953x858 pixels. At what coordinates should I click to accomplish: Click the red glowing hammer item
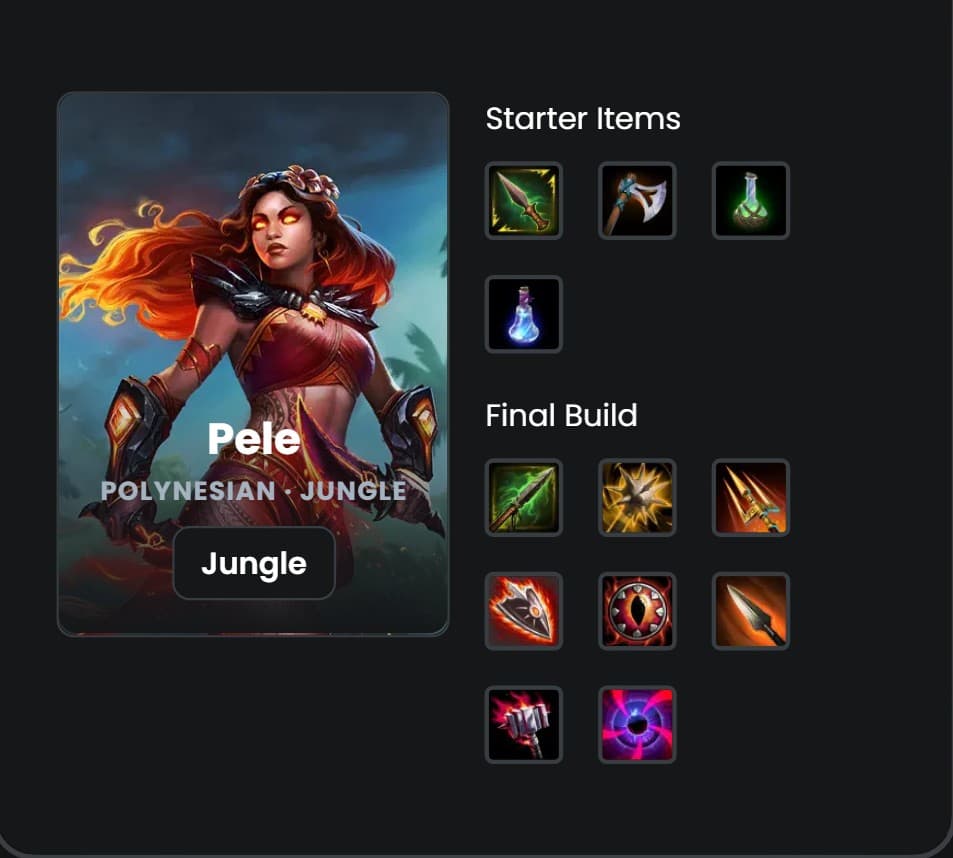(524, 724)
